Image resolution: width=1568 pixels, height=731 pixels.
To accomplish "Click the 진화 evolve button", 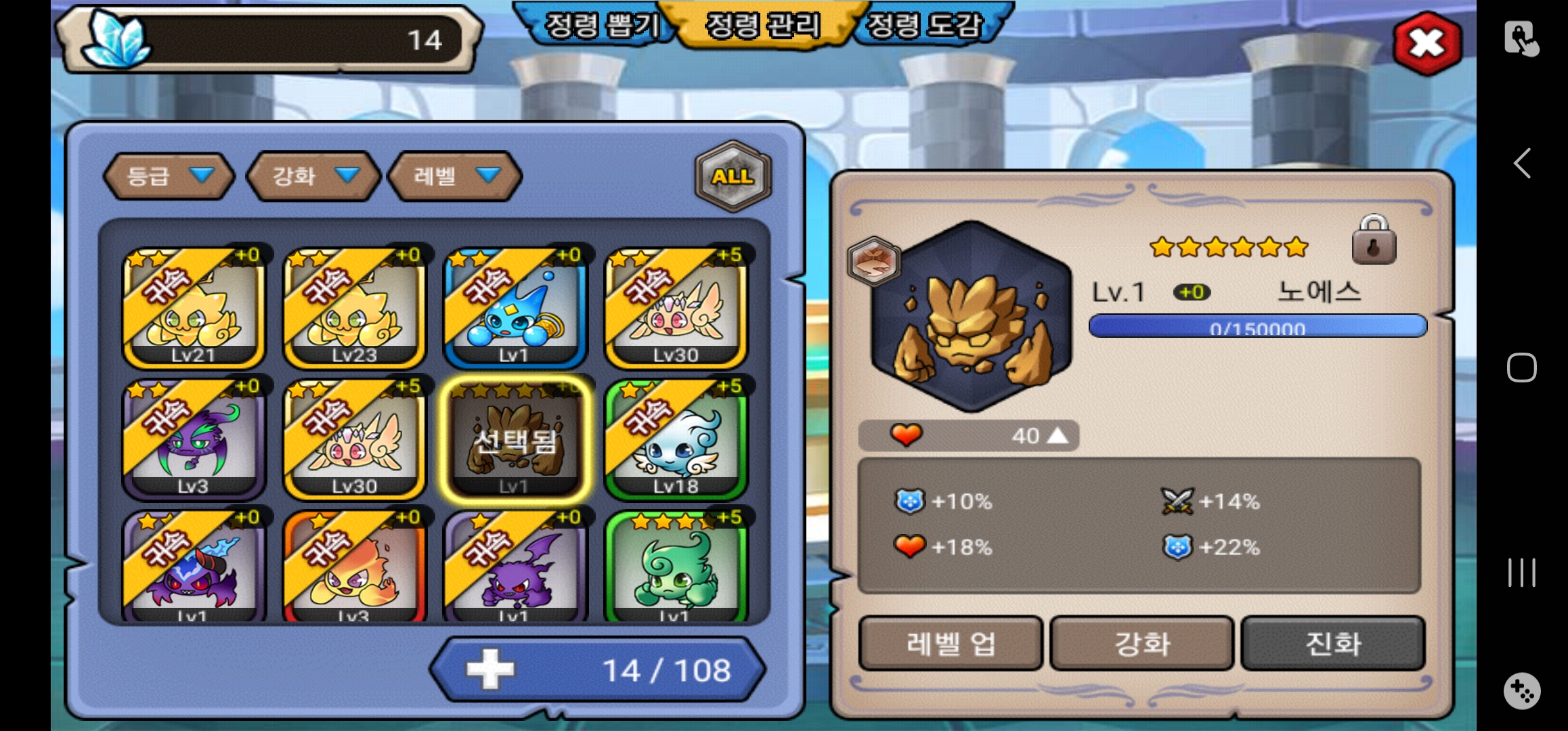I will pyautogui.click(x=1332, y=643).
